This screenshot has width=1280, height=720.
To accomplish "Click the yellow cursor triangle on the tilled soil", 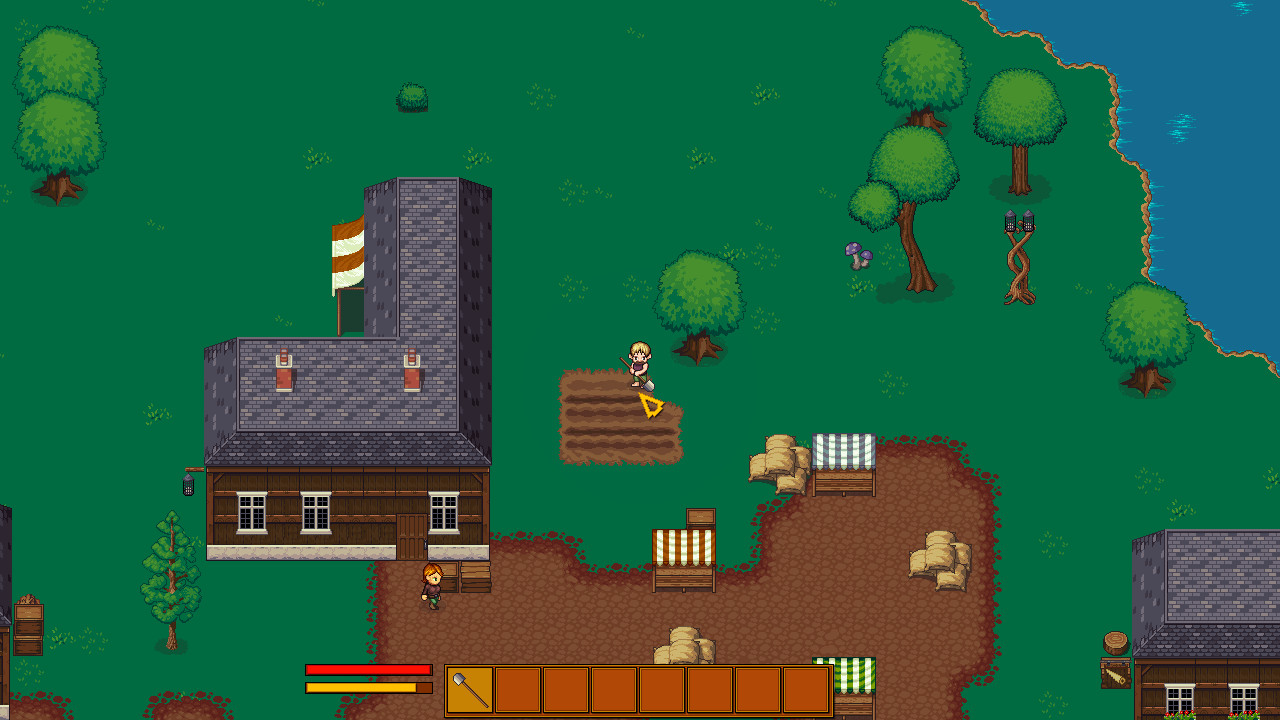I will (x=649, y=407).
